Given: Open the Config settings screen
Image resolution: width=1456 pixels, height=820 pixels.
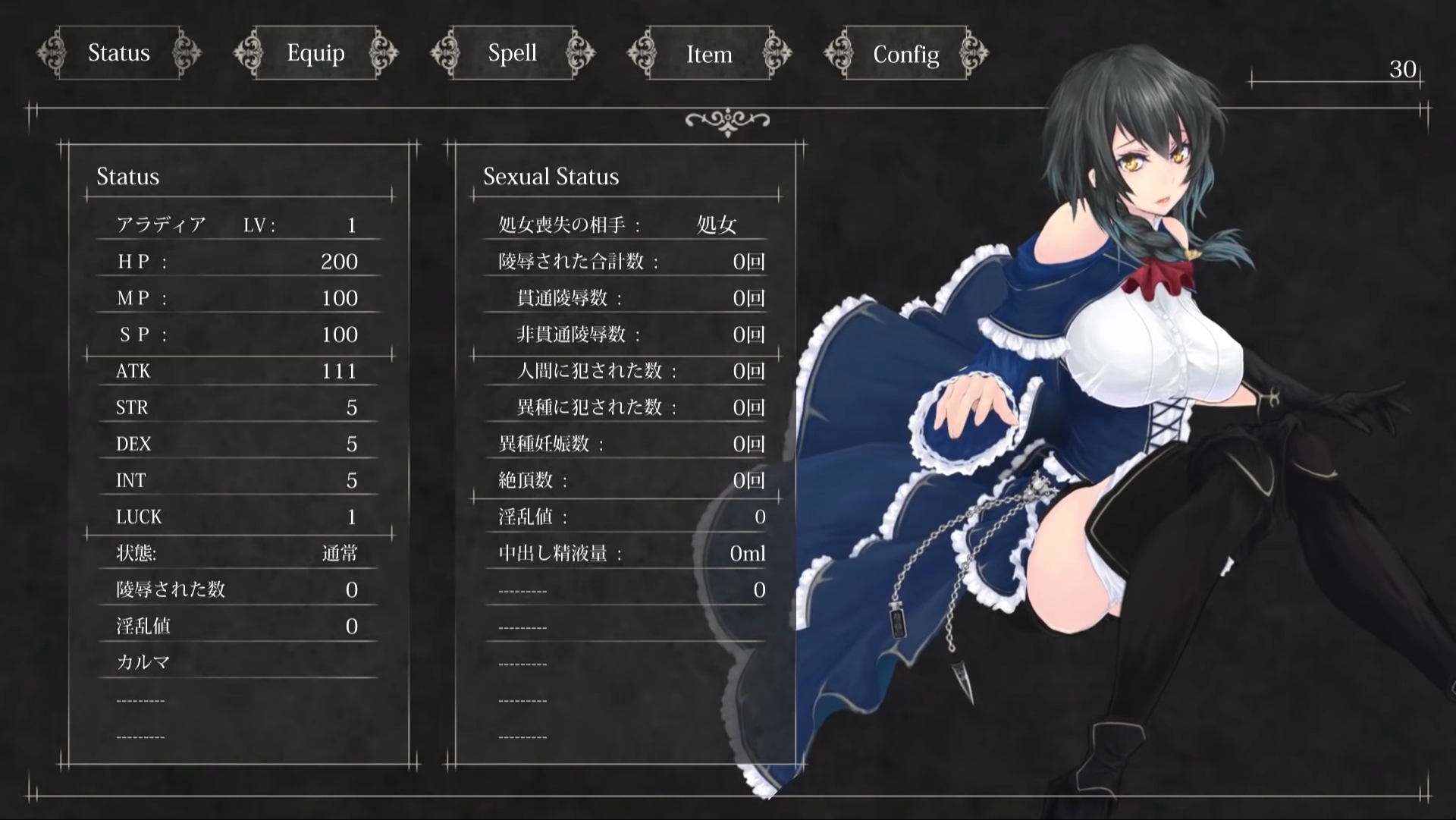Looking at the screenshot, I should click(x=906, y=53).
